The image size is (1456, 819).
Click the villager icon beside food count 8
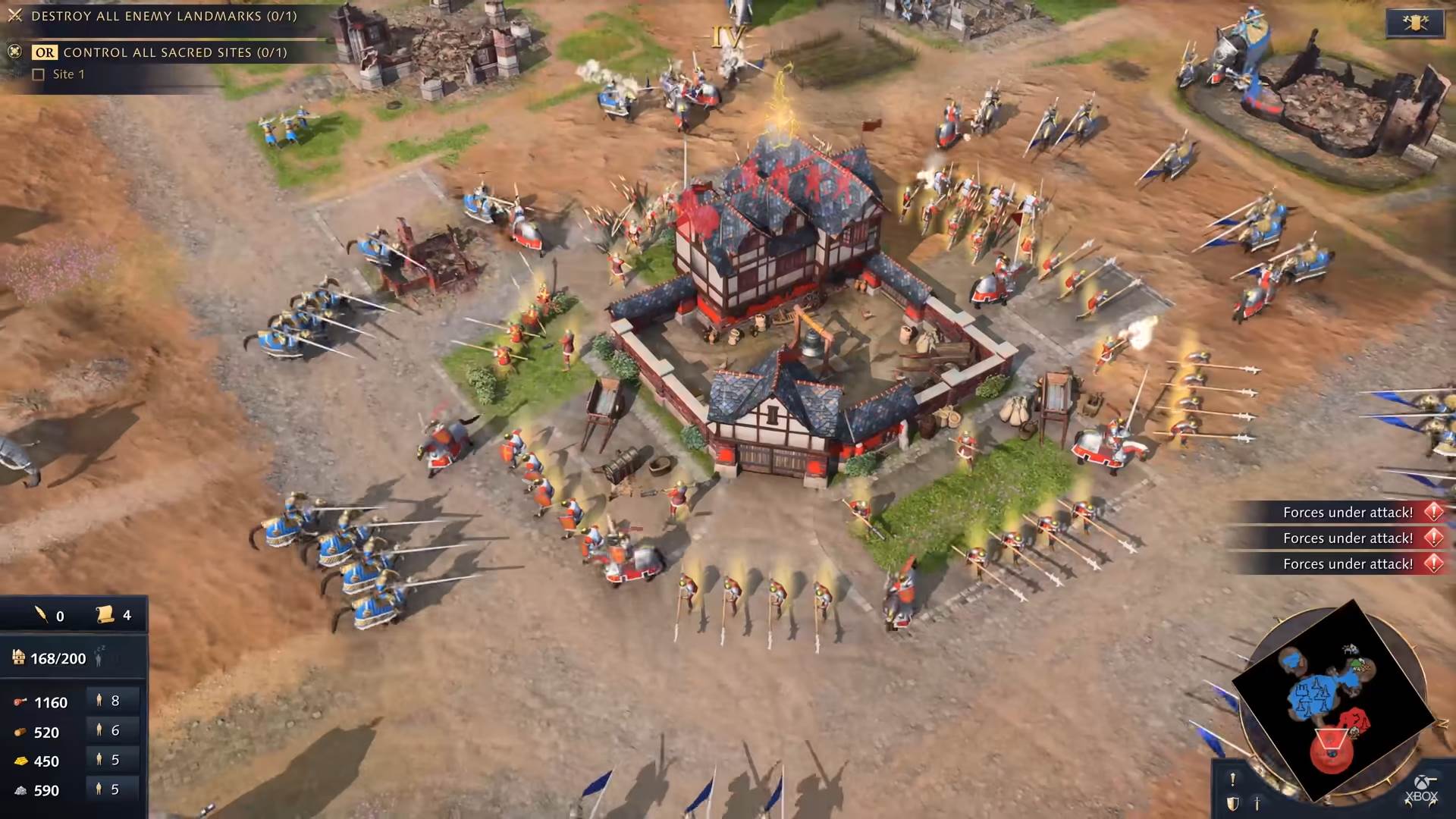point(99,701)
